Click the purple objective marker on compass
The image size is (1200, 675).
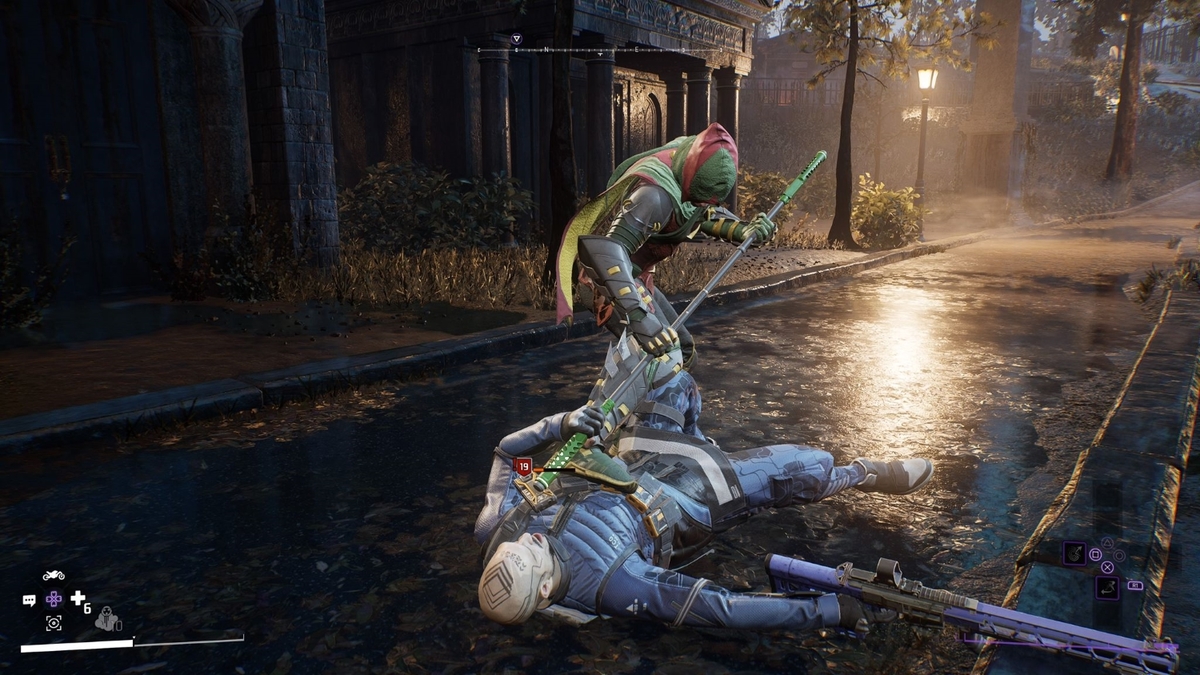coord(517,39)
